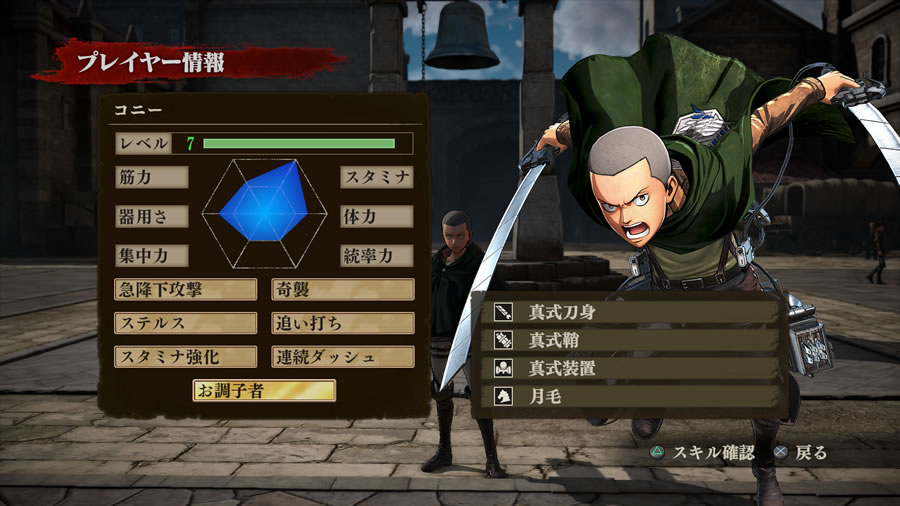The height and width of the screenshot is (506, 900).
Task: Select the 急降下攻撃 skill
Action: coord(185,290)
